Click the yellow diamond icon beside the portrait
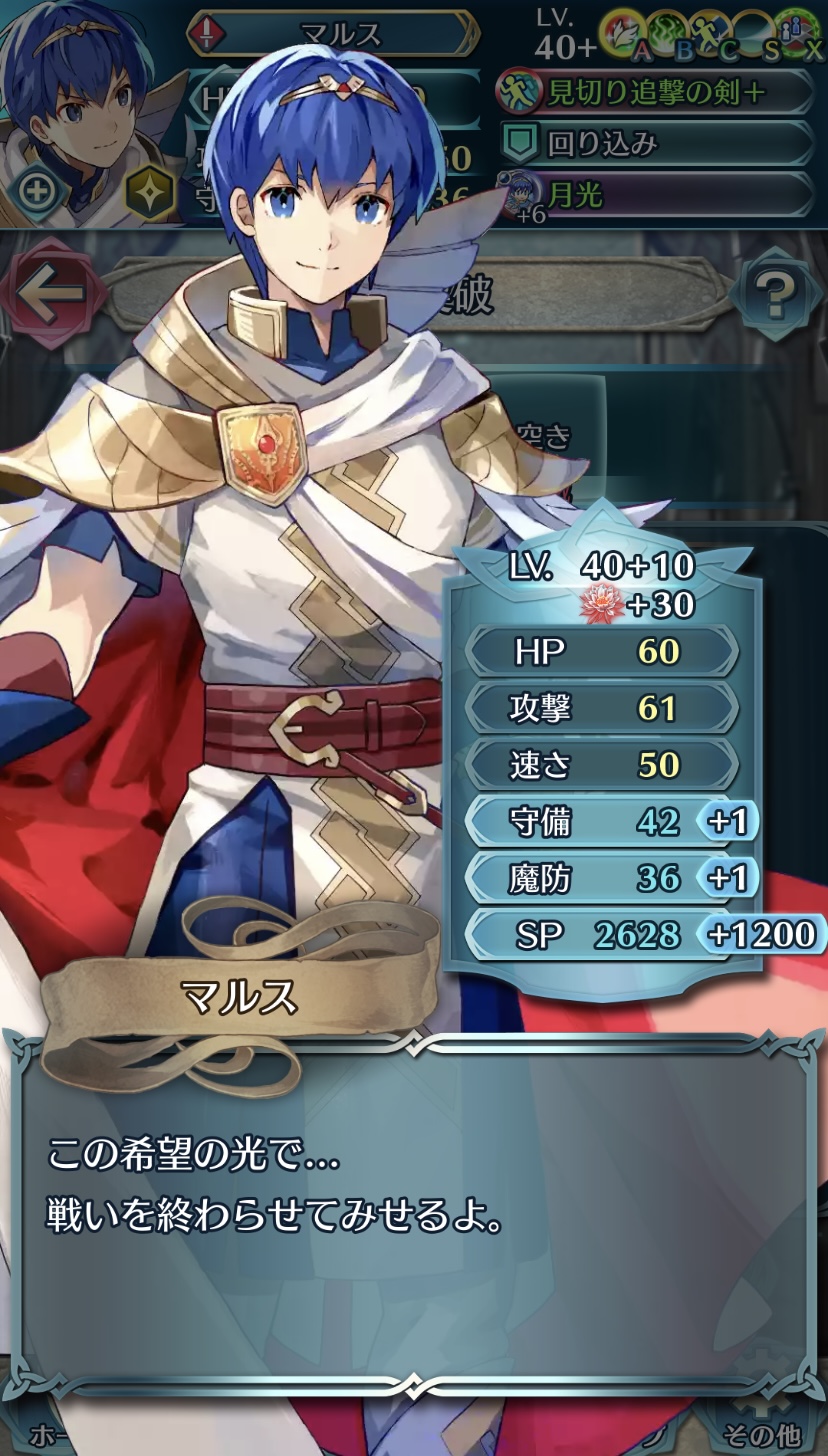This screenshot has width=828, height=1456. (x=150, y=192)
